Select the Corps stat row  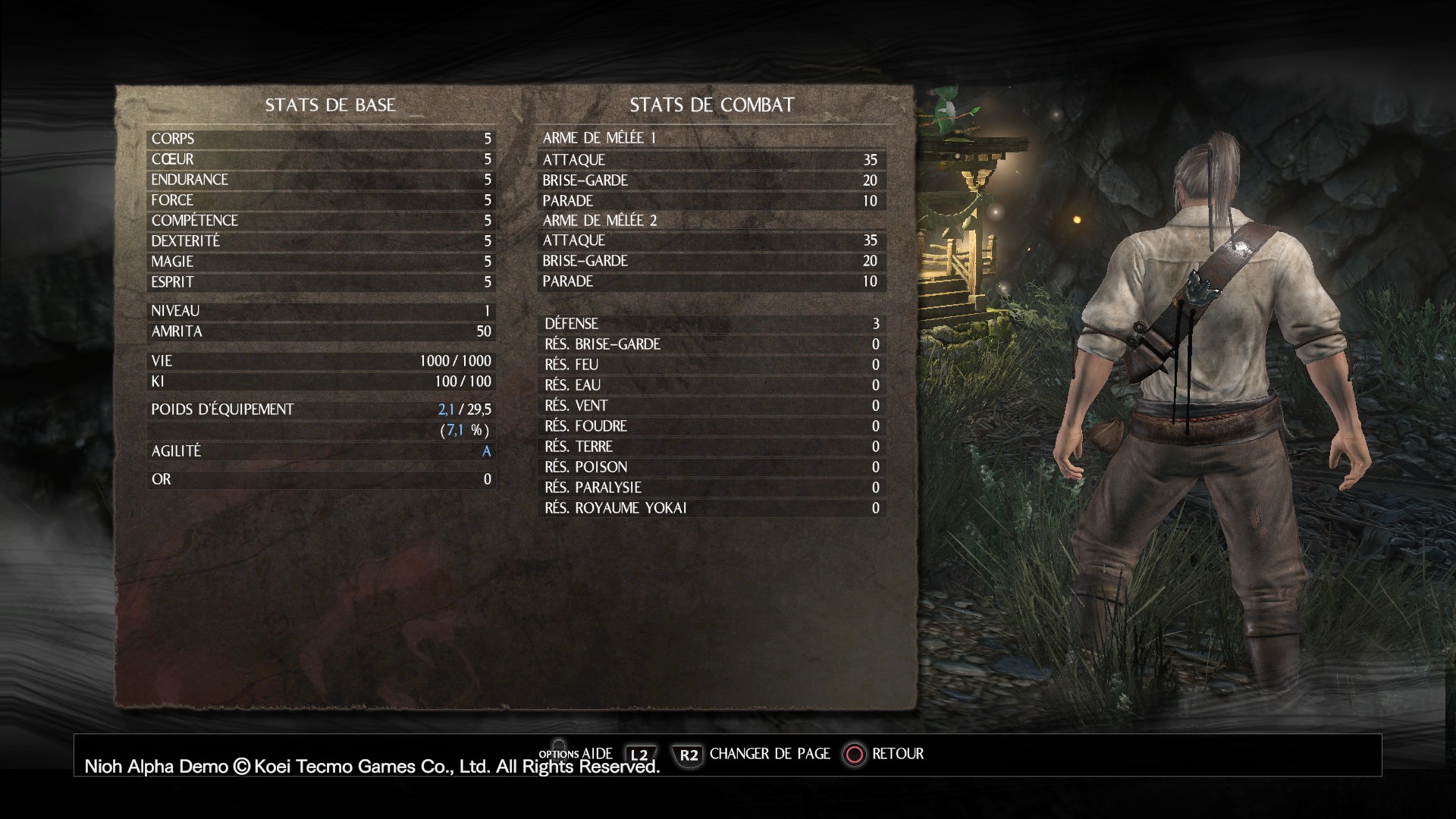[321, 139]
